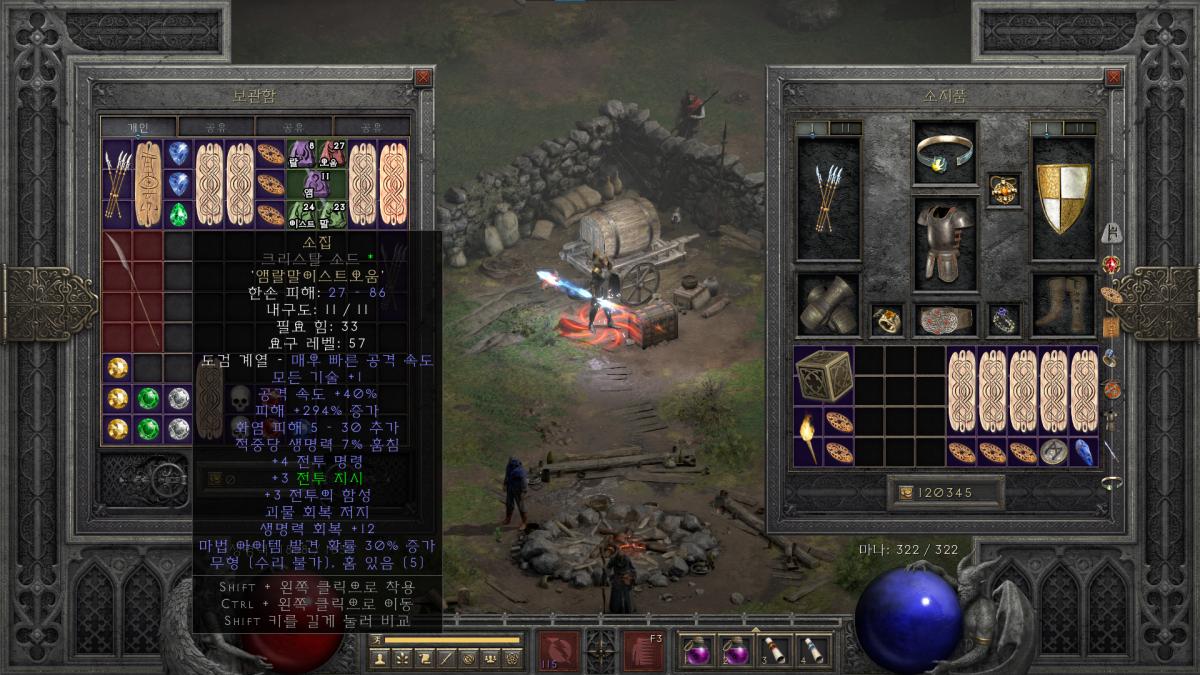
Task: Select the equipped belt
Action: (945, 319)
